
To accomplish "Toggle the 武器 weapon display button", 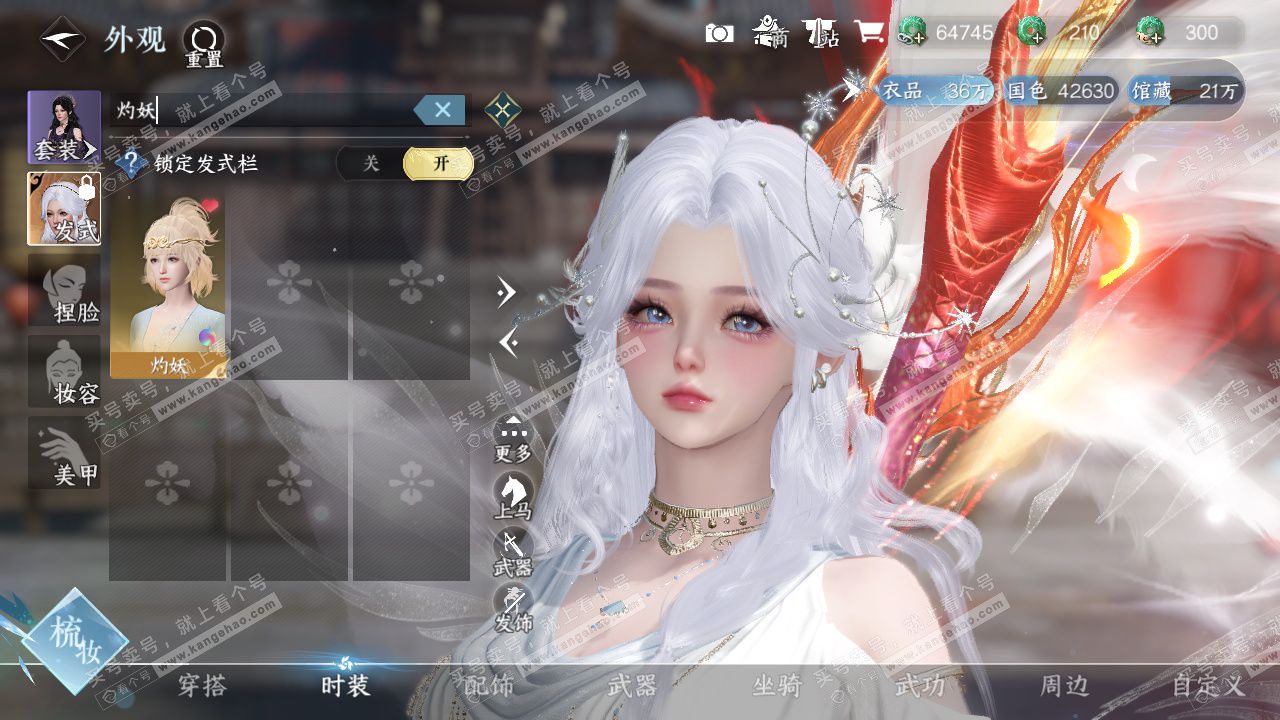I will 512,551.
